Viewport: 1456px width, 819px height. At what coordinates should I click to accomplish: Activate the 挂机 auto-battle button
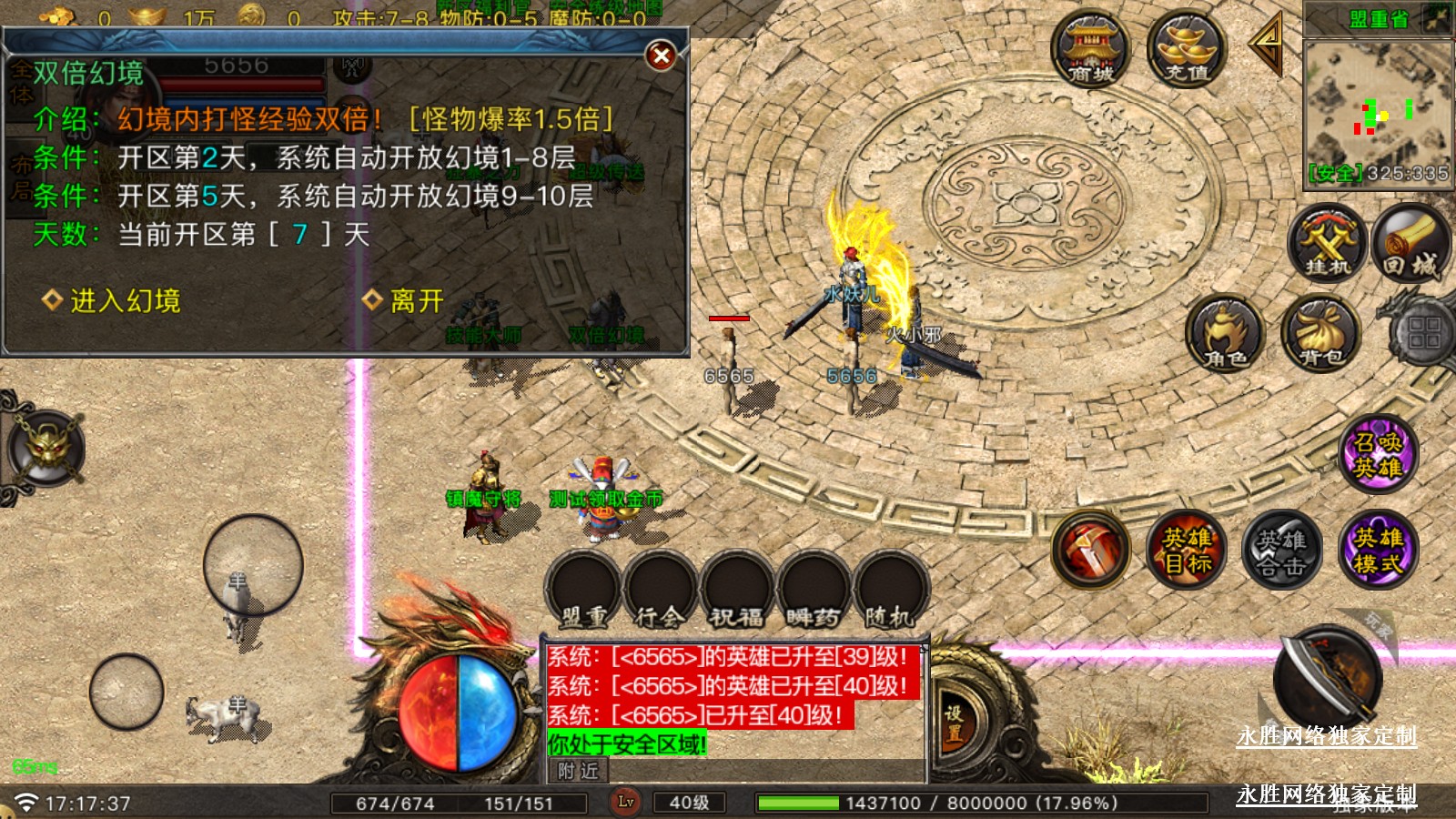[x=1328, y=243]
